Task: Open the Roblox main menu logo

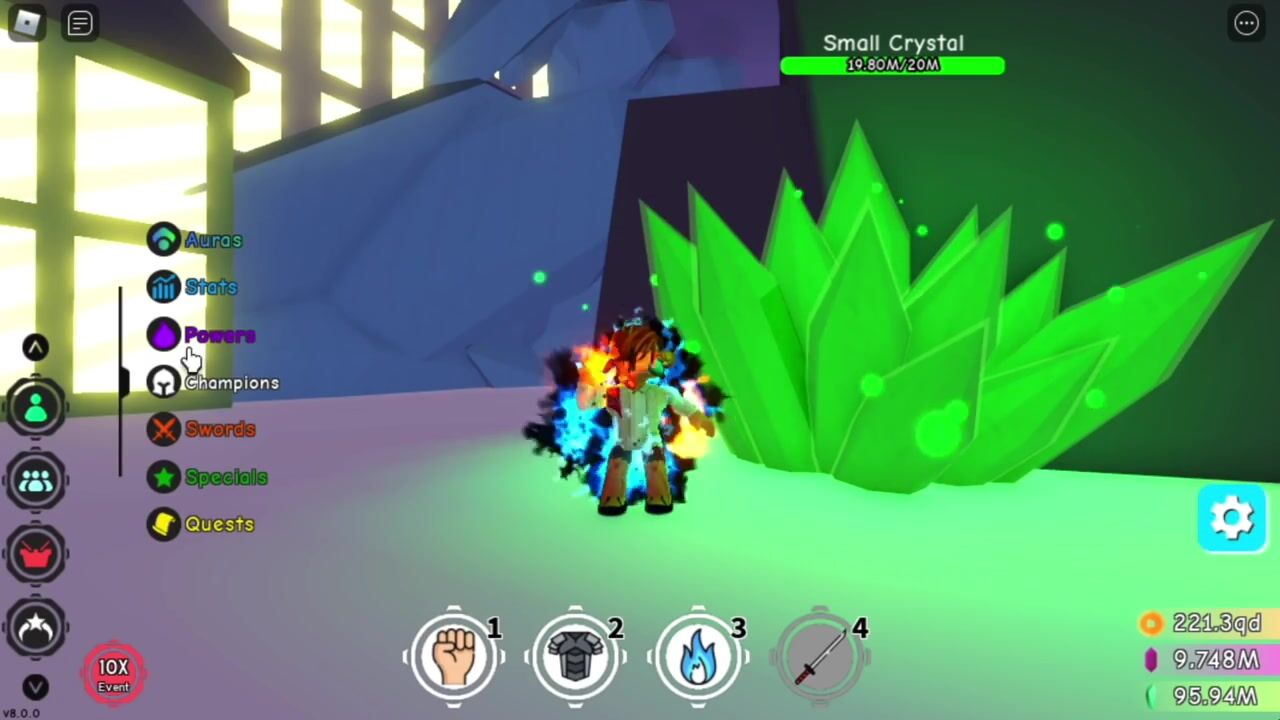Action: (26, 23)
